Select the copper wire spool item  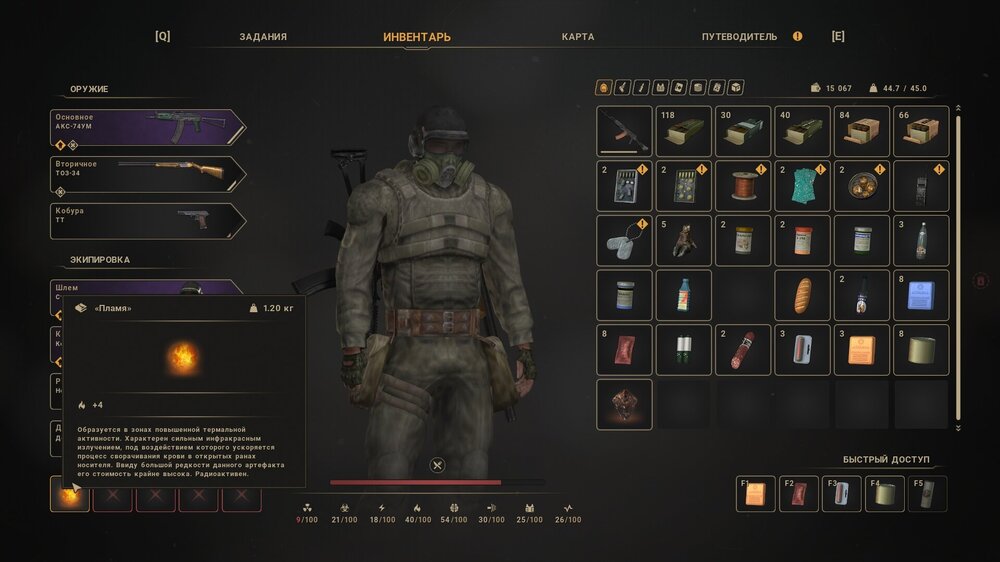click(x=743, y=186)
